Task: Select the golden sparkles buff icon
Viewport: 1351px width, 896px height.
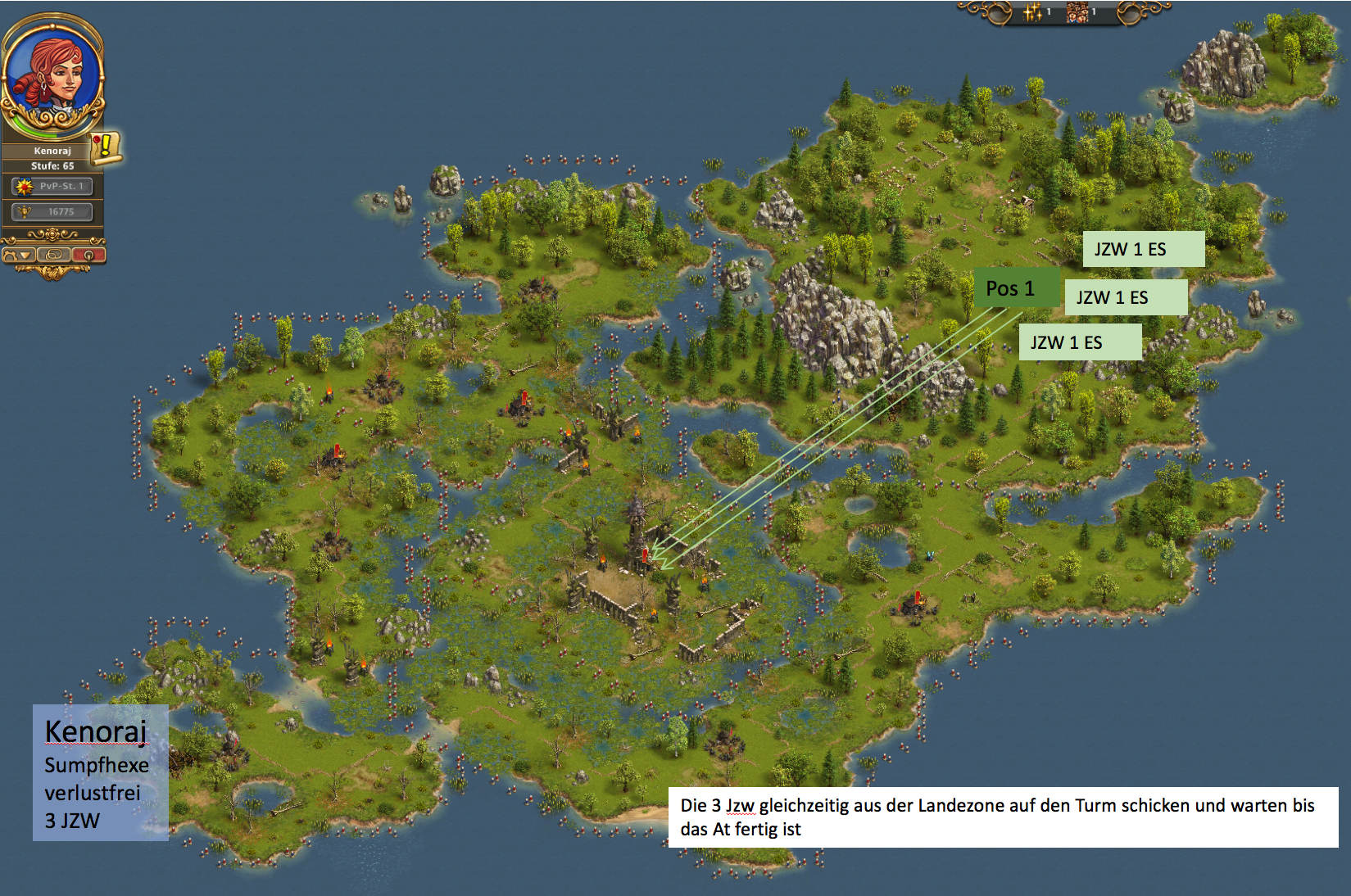Action: (x=1032, y=11)
